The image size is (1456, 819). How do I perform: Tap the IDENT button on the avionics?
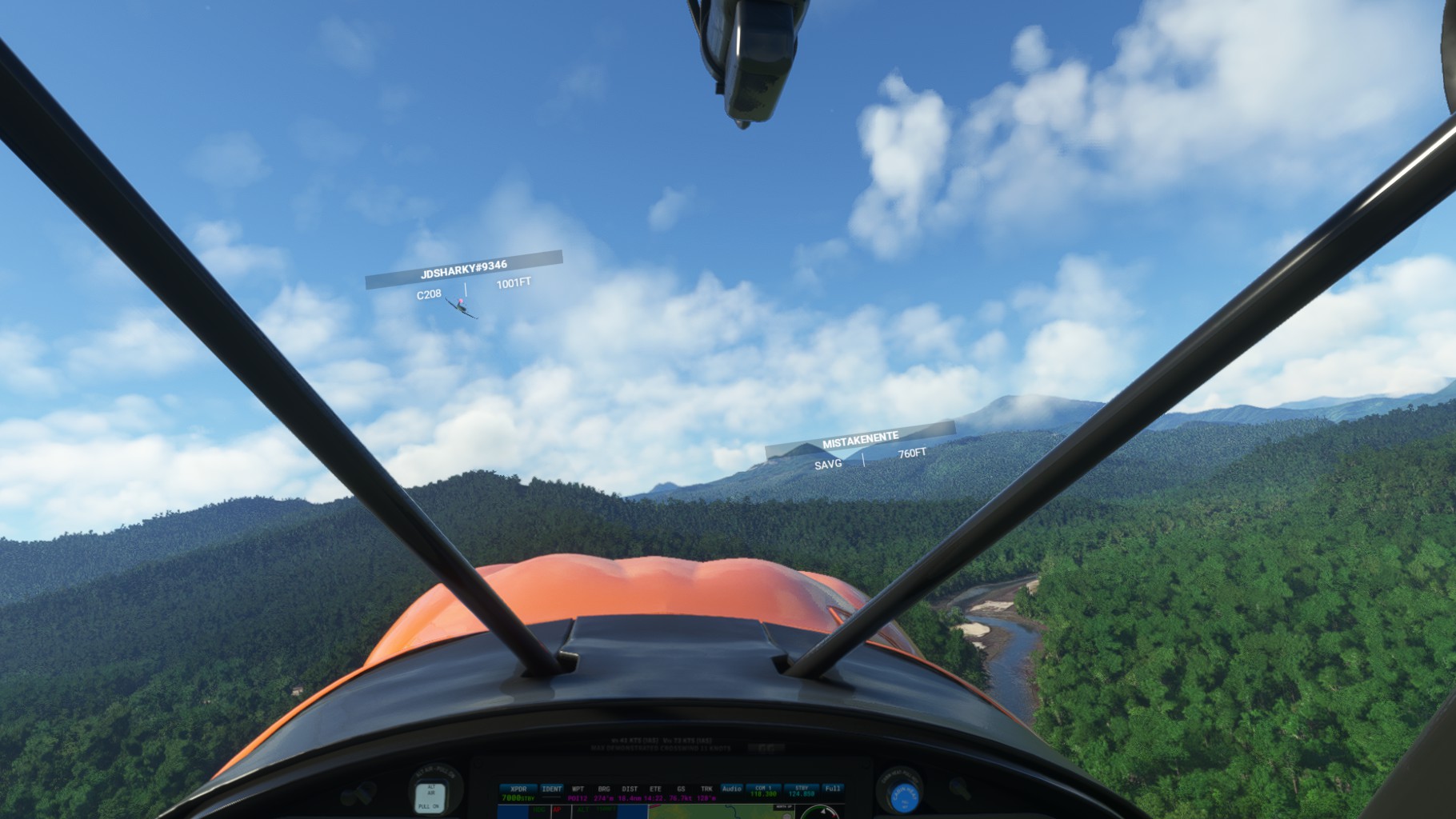(x=551, y=789)
